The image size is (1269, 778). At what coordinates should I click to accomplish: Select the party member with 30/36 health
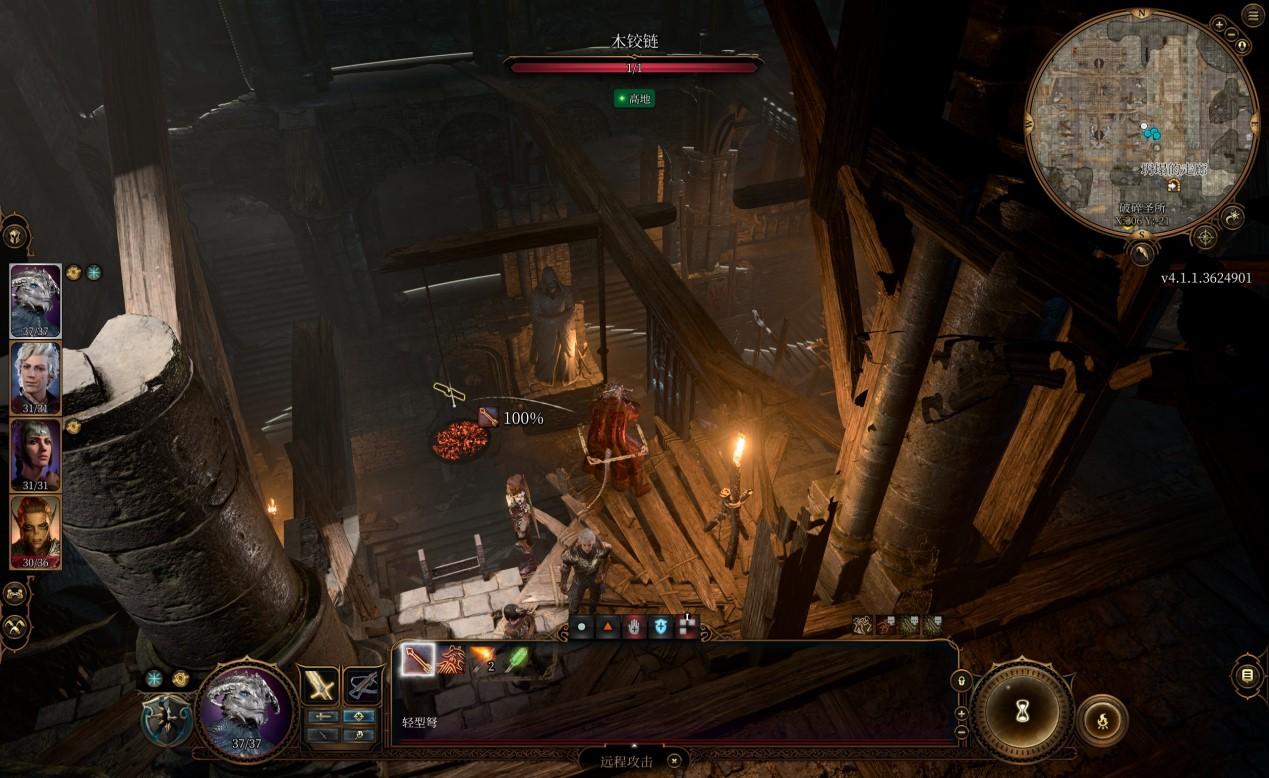[36, 532]
